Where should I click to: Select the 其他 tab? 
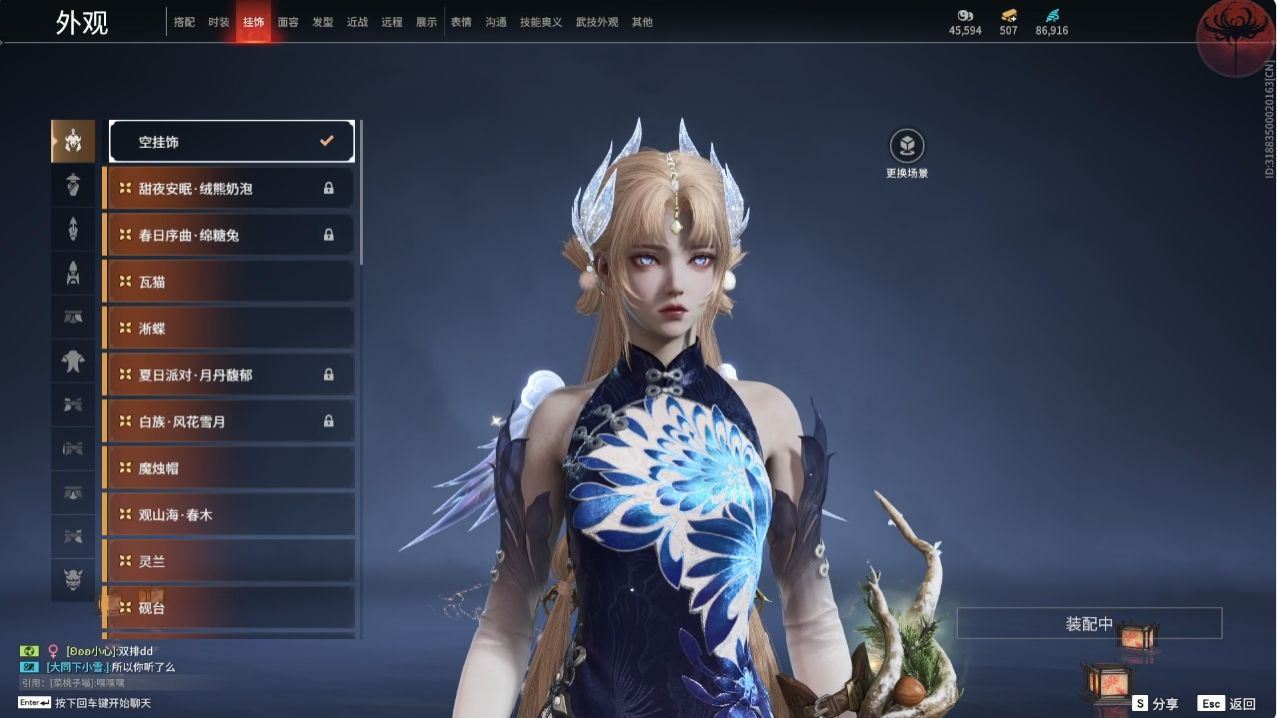pyautogui.click(x=642, y=22)
